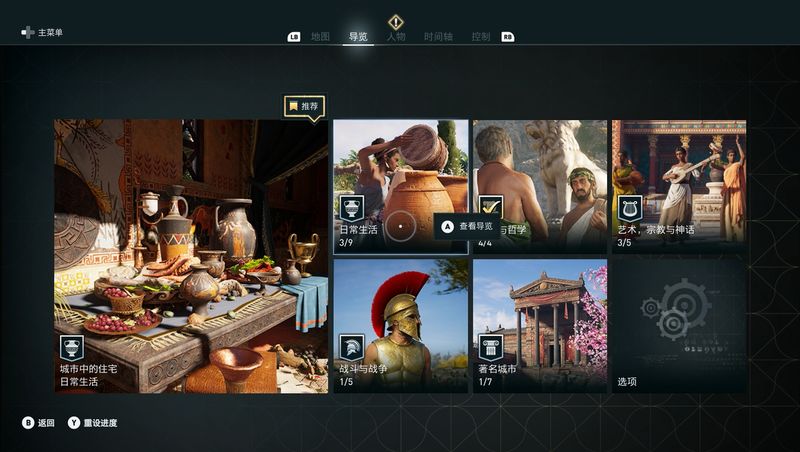Select the 战斗与战争 tour tile

(400, 325)
